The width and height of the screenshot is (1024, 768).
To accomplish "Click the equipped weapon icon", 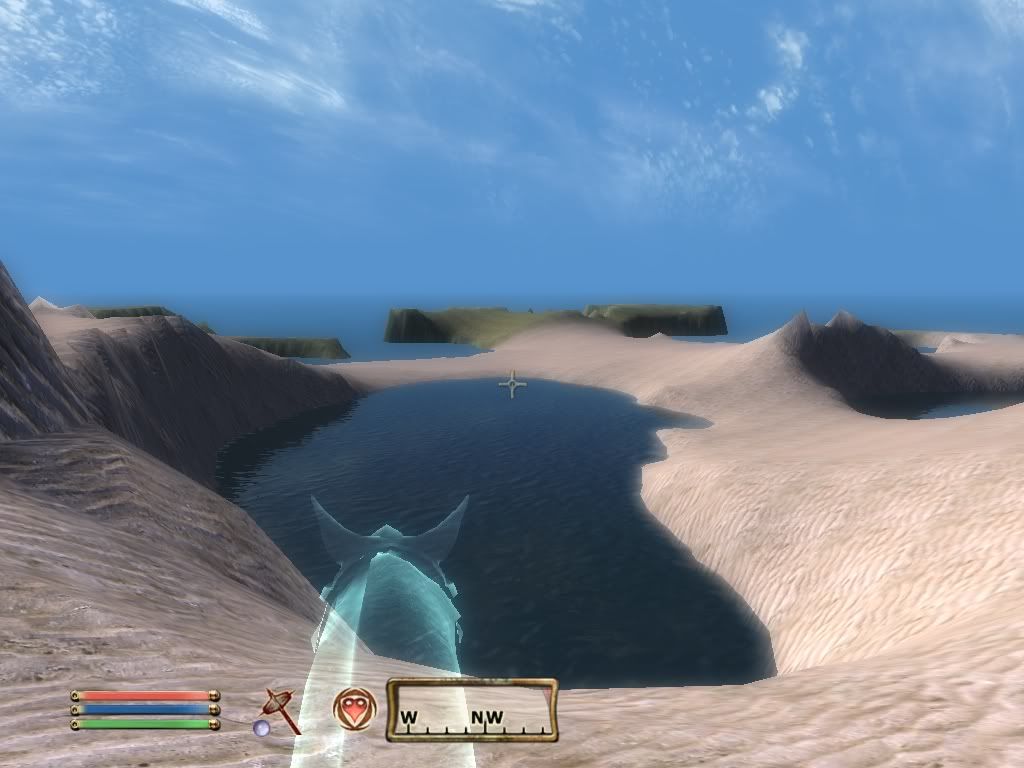I will click(280, 709).
